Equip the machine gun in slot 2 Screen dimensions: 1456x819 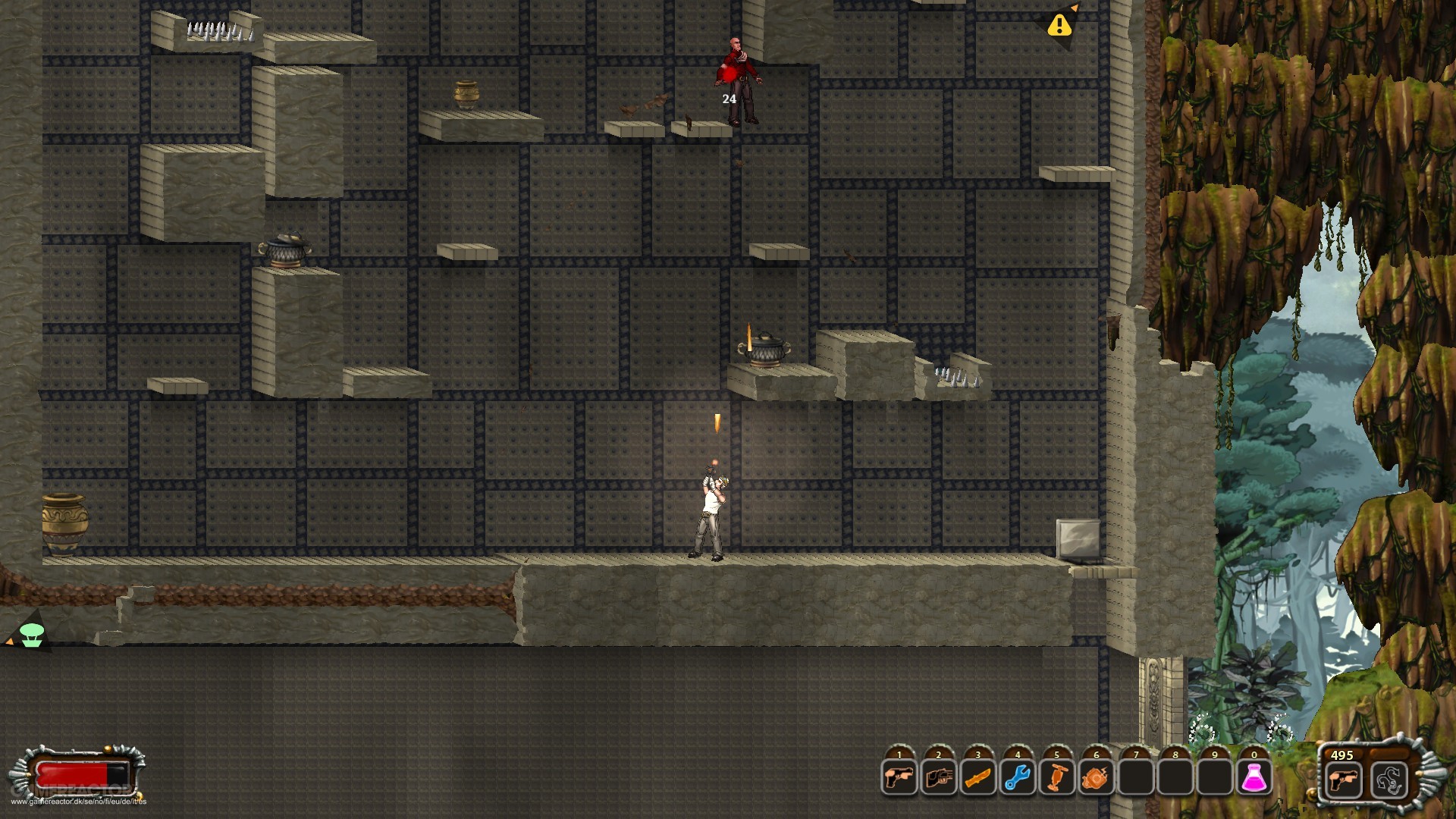939,779
